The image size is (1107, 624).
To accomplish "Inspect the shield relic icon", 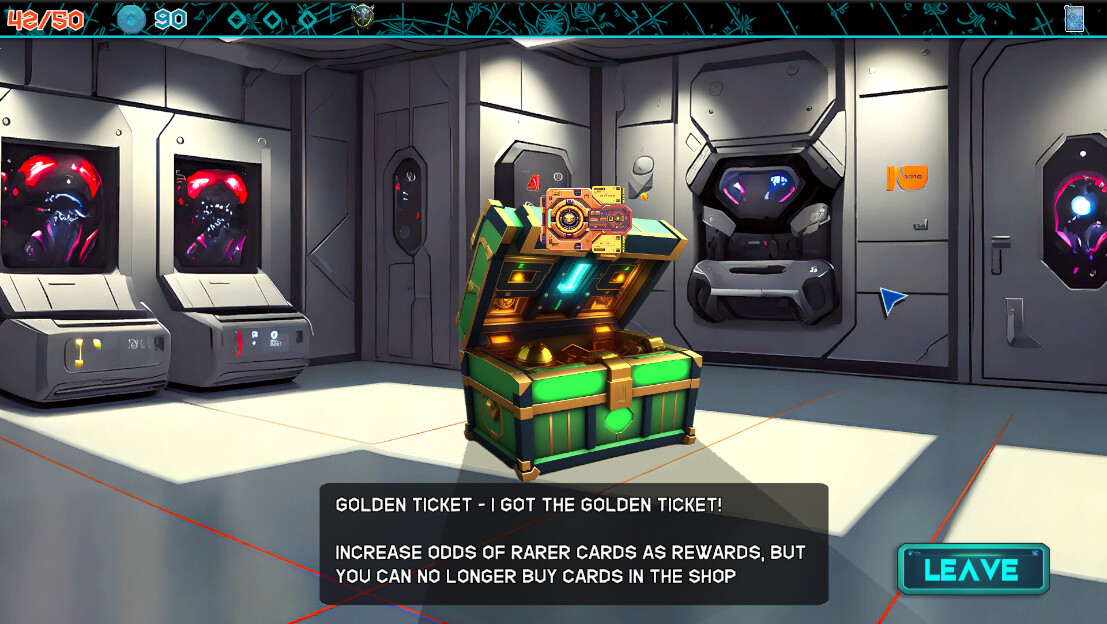I will [363, 17].
